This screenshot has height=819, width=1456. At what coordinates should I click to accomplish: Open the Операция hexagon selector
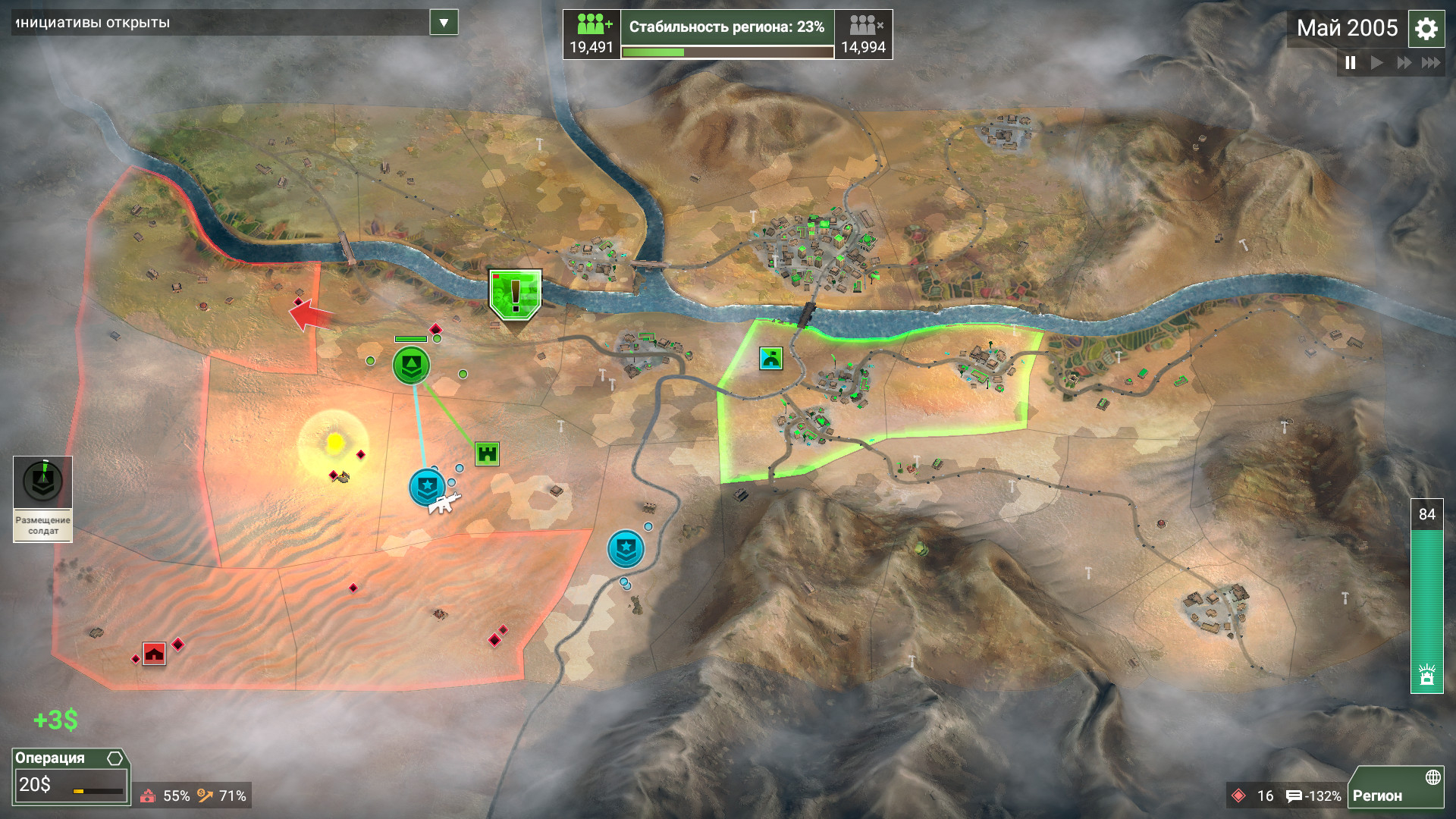[114, 757]
